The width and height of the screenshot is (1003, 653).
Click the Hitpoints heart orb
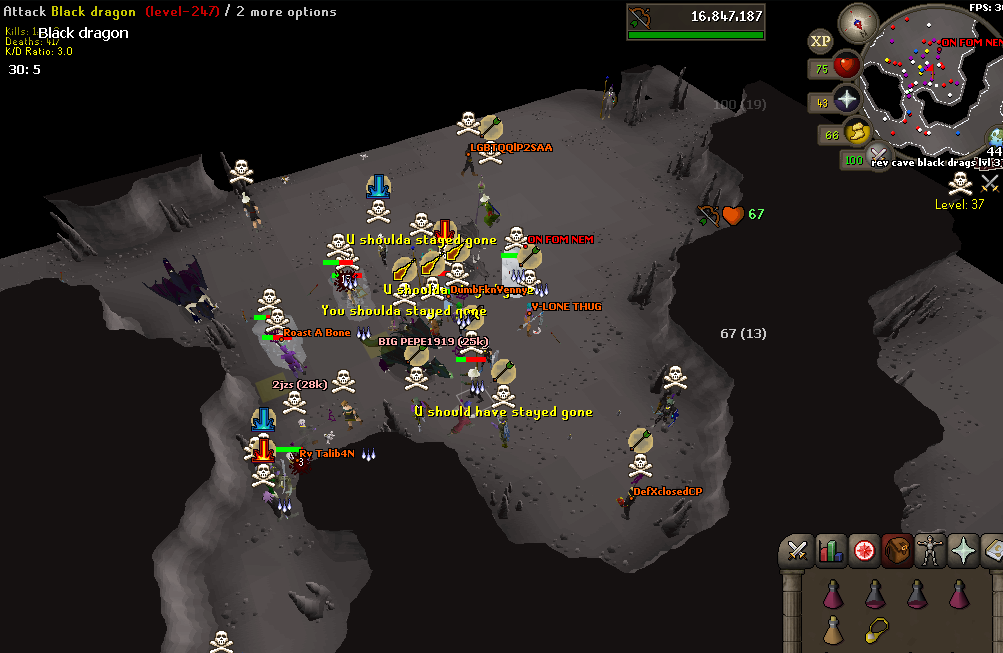coord(847,67)
